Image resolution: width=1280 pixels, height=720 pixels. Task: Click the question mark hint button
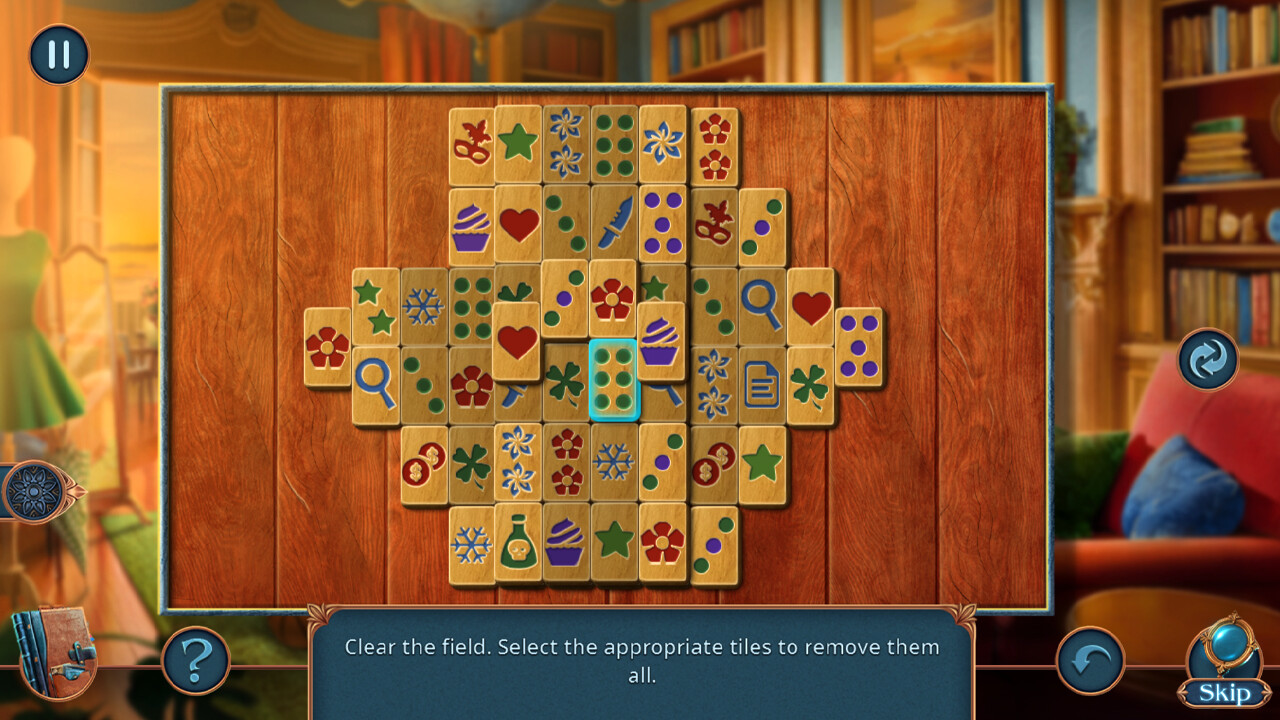[197, 662]
